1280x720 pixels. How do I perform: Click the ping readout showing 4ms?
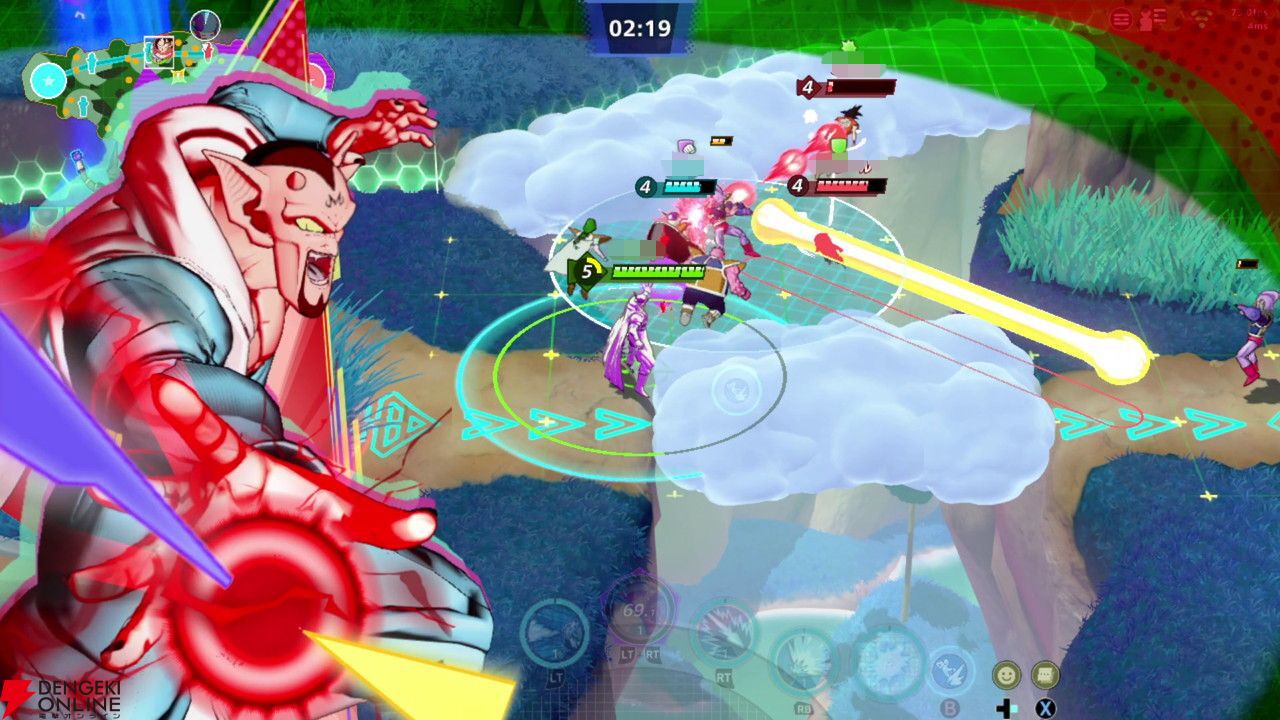[1256, 27]
